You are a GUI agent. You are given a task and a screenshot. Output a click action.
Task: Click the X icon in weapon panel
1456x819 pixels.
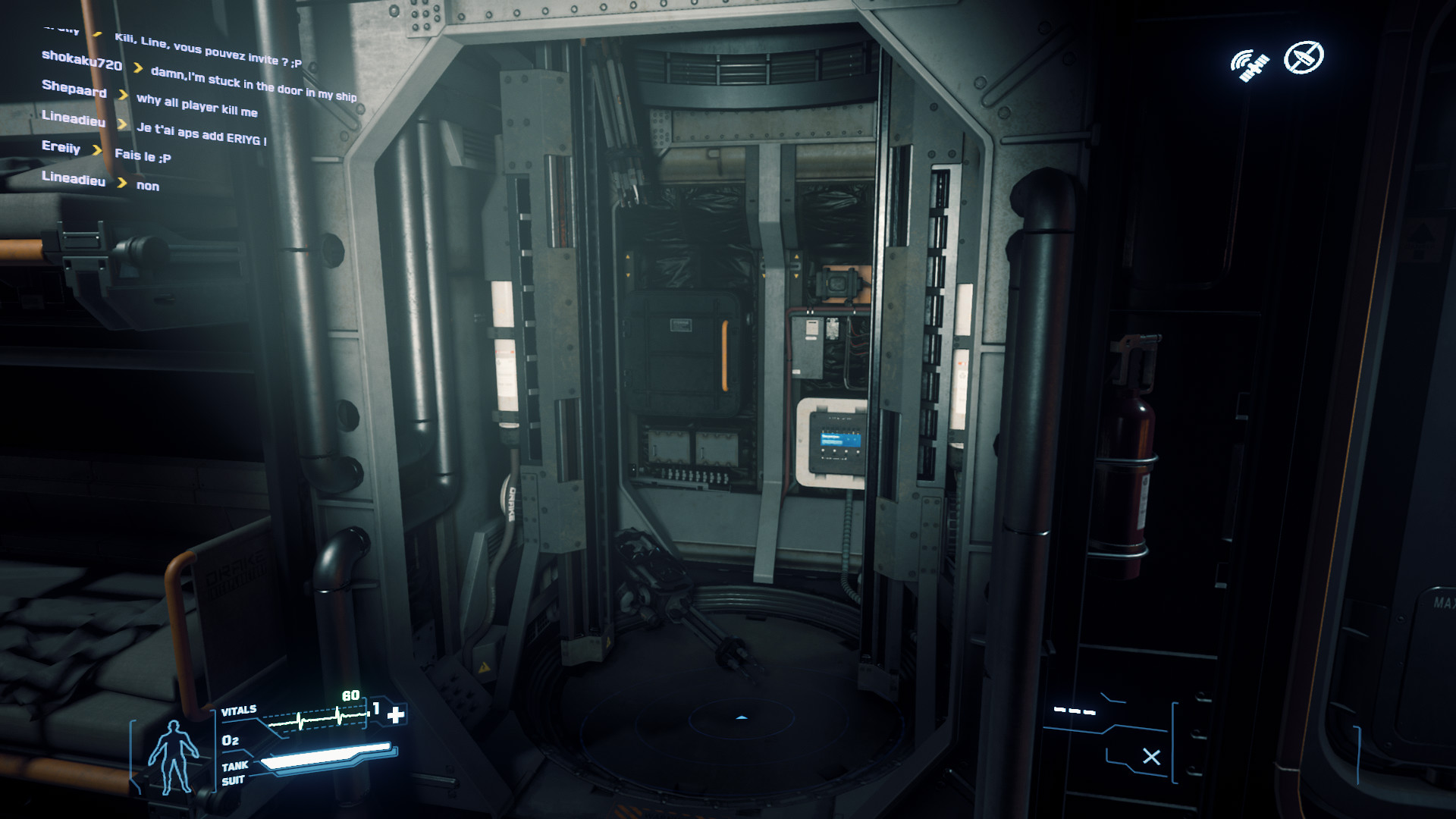[x=1151, y=756]
